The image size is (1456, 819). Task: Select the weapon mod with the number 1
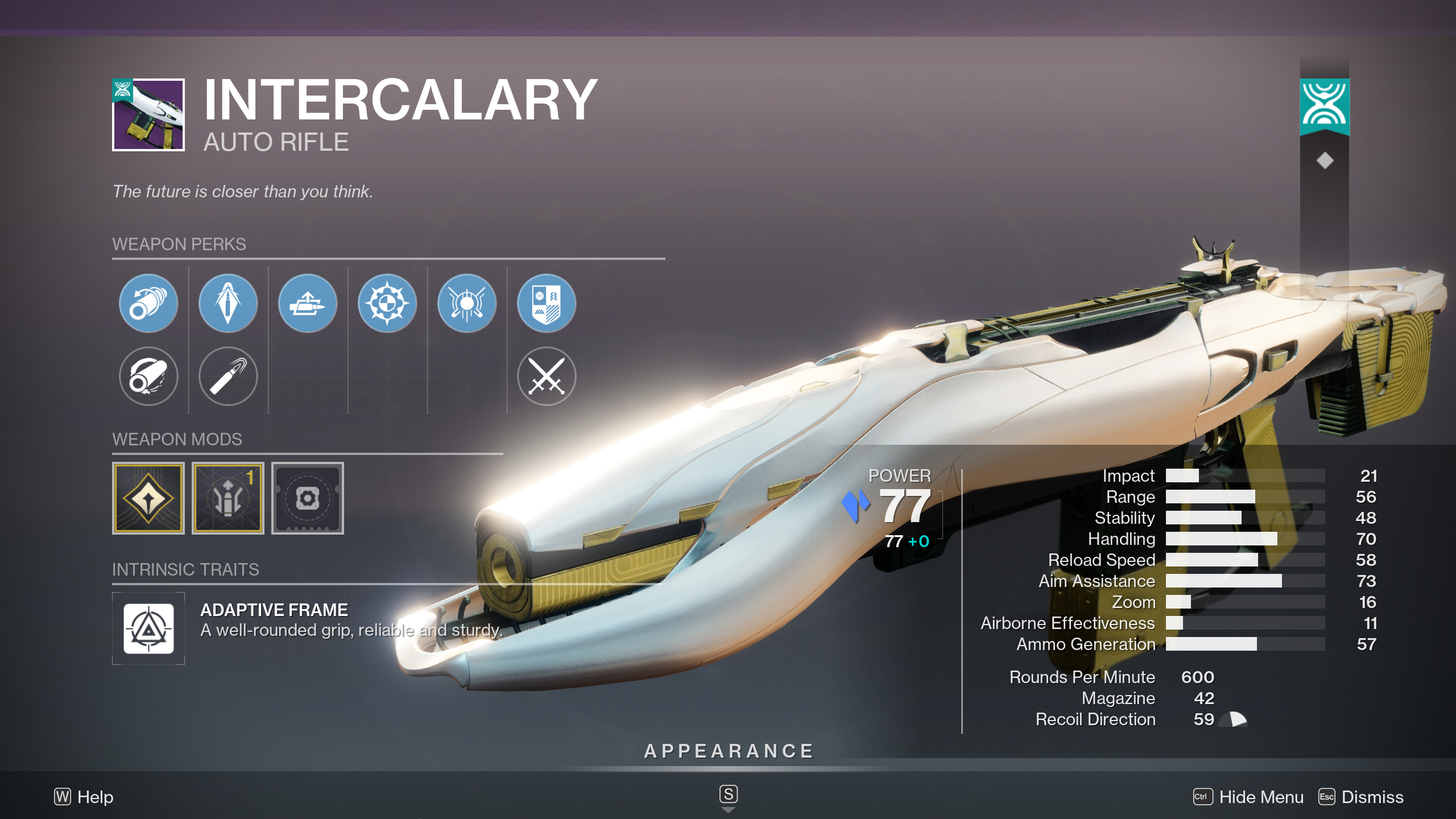coord(227,499)
